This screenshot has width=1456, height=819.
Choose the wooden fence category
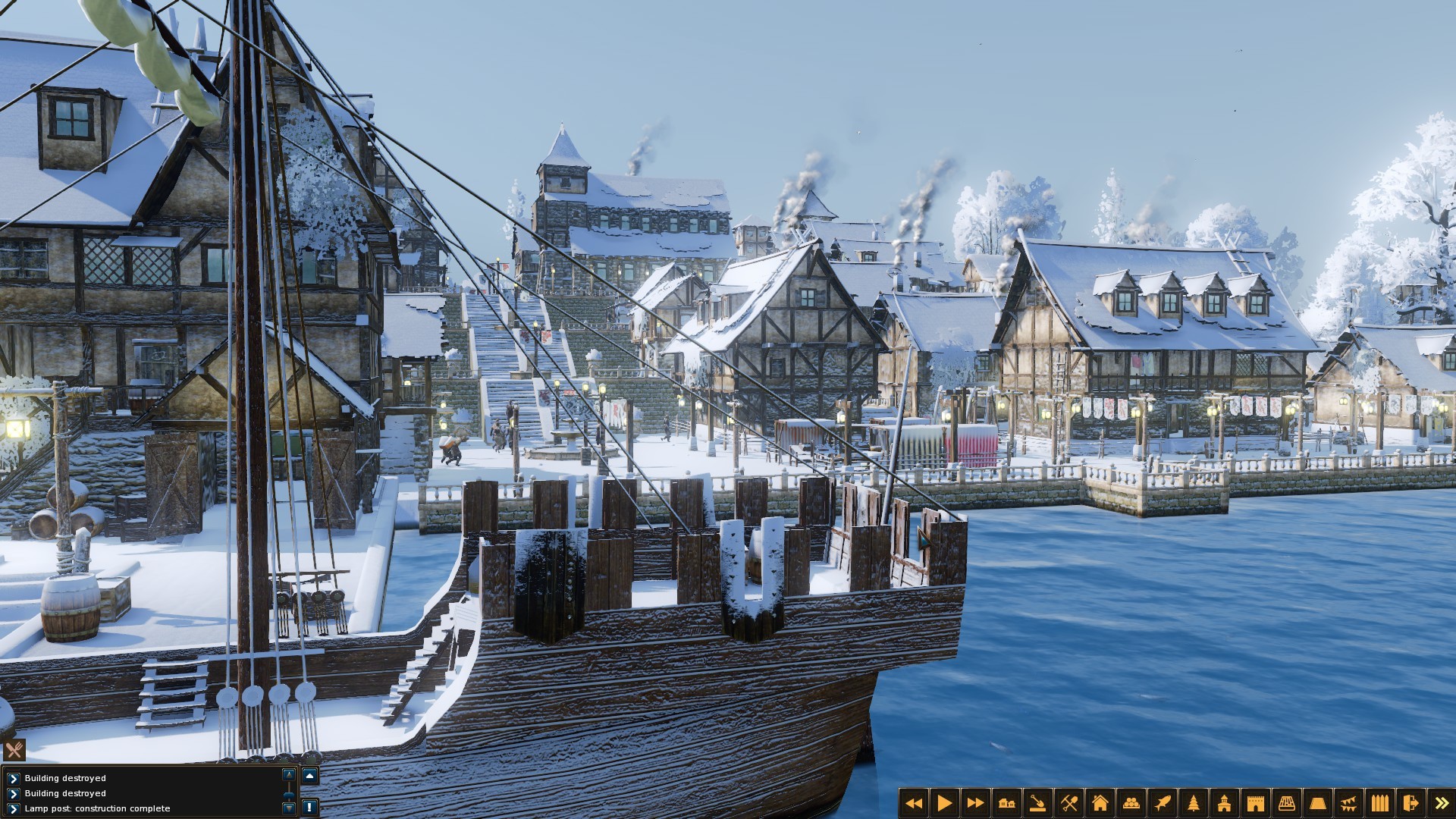pyautogui.click(x=1379, y=803)
